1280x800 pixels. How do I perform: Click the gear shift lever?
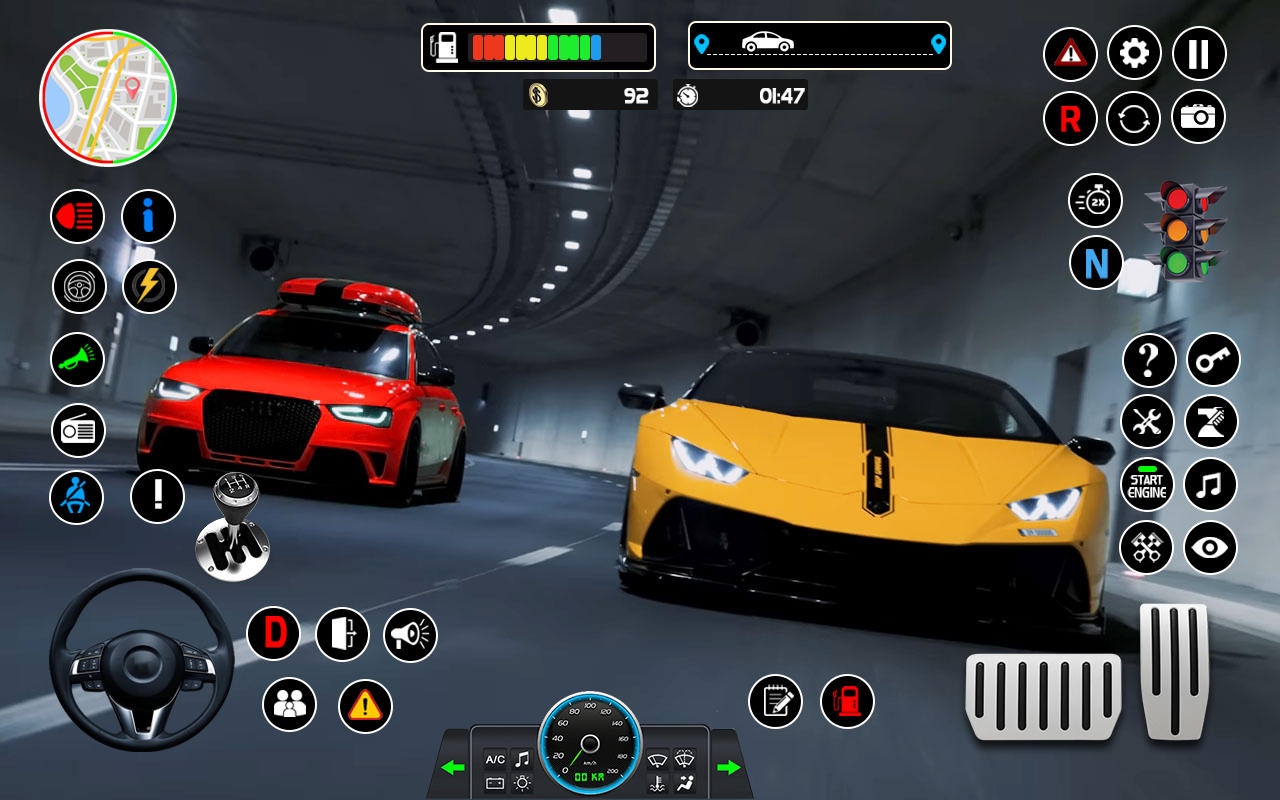[x=234, y=527]
